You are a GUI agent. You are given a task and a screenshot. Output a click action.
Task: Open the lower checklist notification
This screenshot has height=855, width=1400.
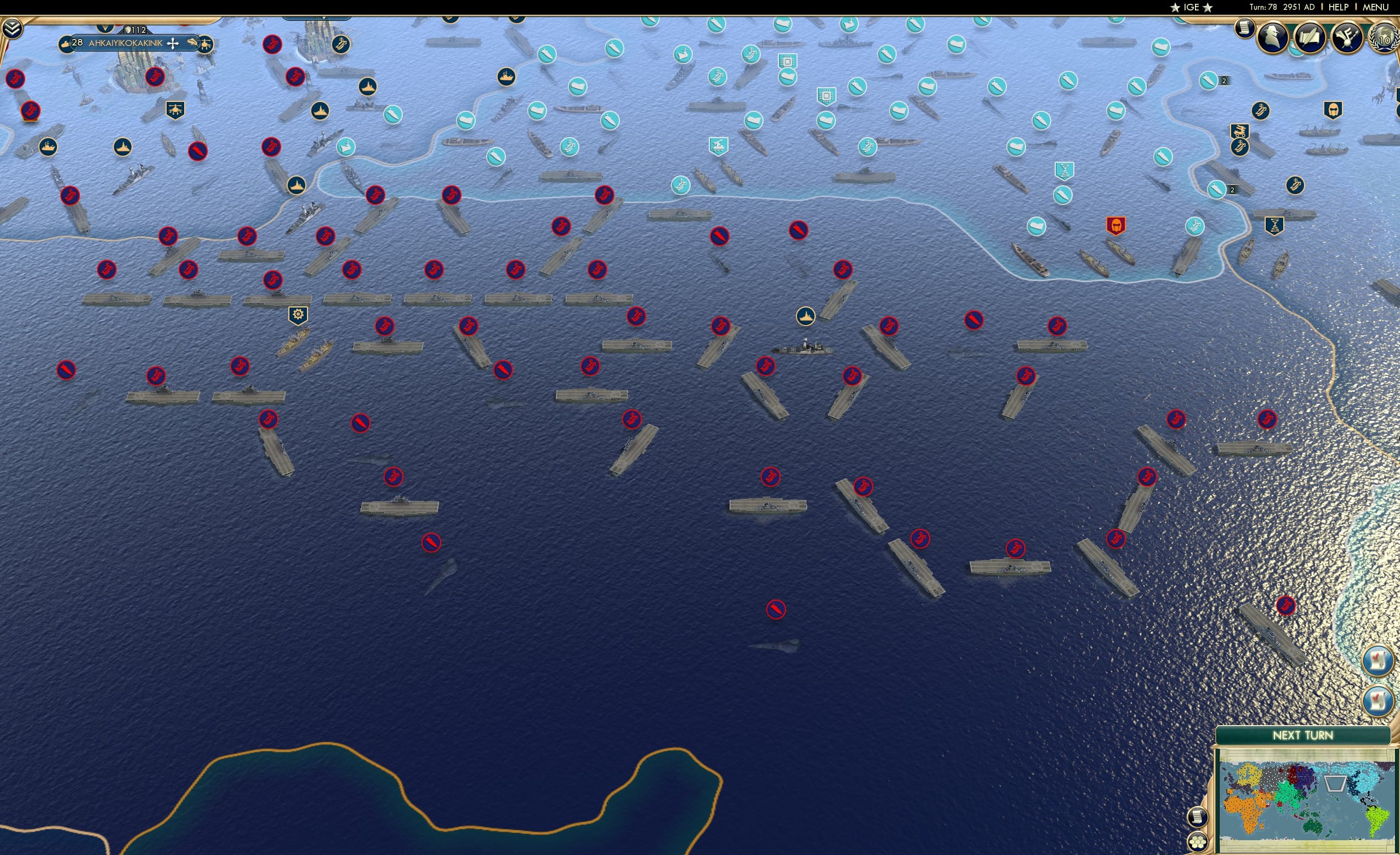coord(1378,700)
